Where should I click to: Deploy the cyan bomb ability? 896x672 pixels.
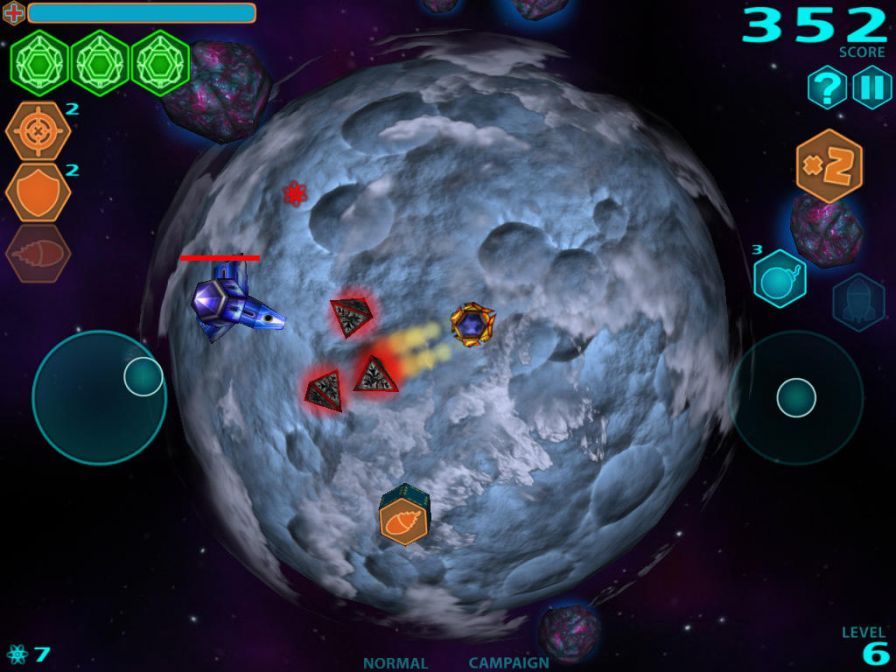click(x=780, y=277)
